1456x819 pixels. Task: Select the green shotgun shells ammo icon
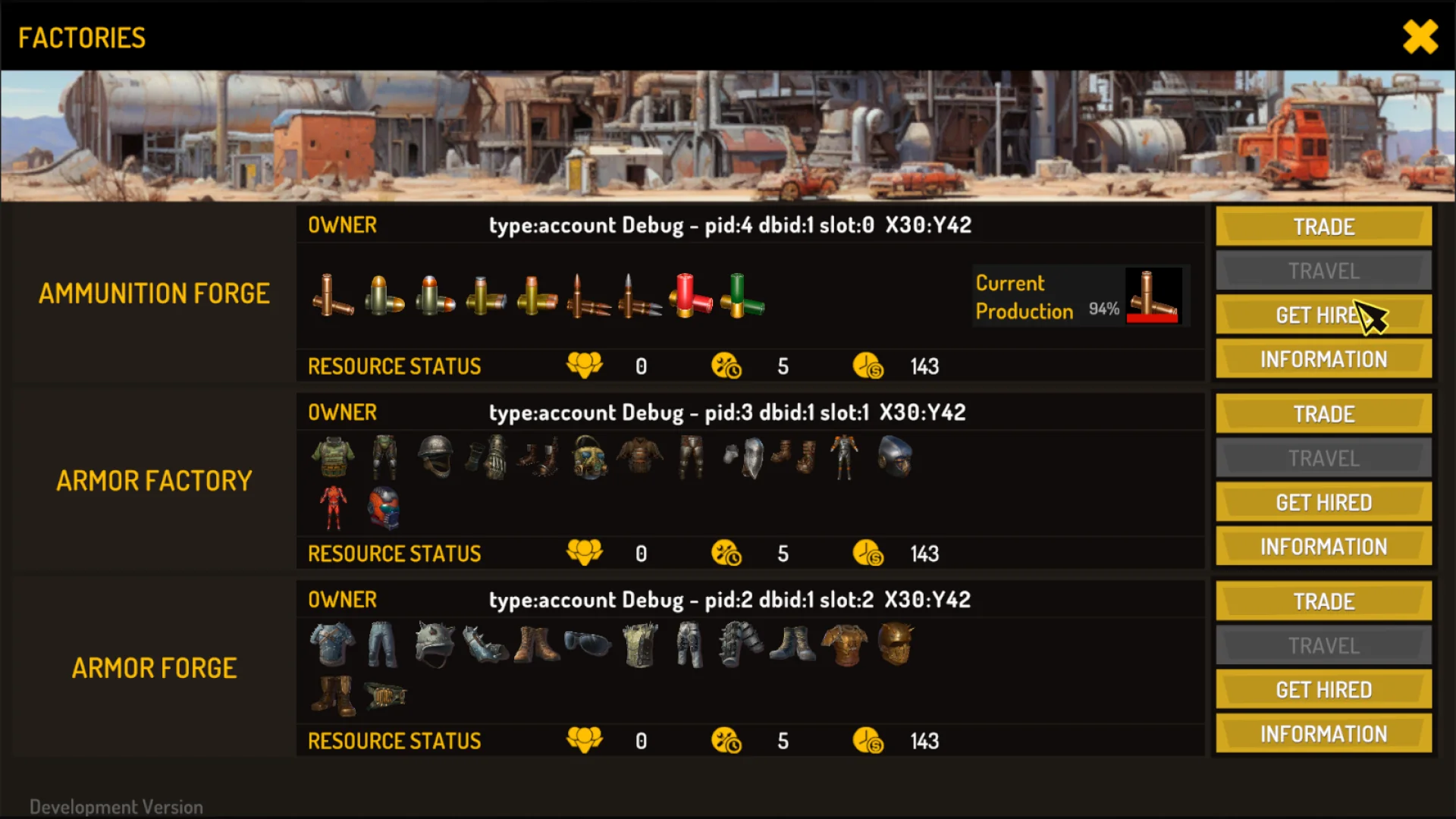739,297
